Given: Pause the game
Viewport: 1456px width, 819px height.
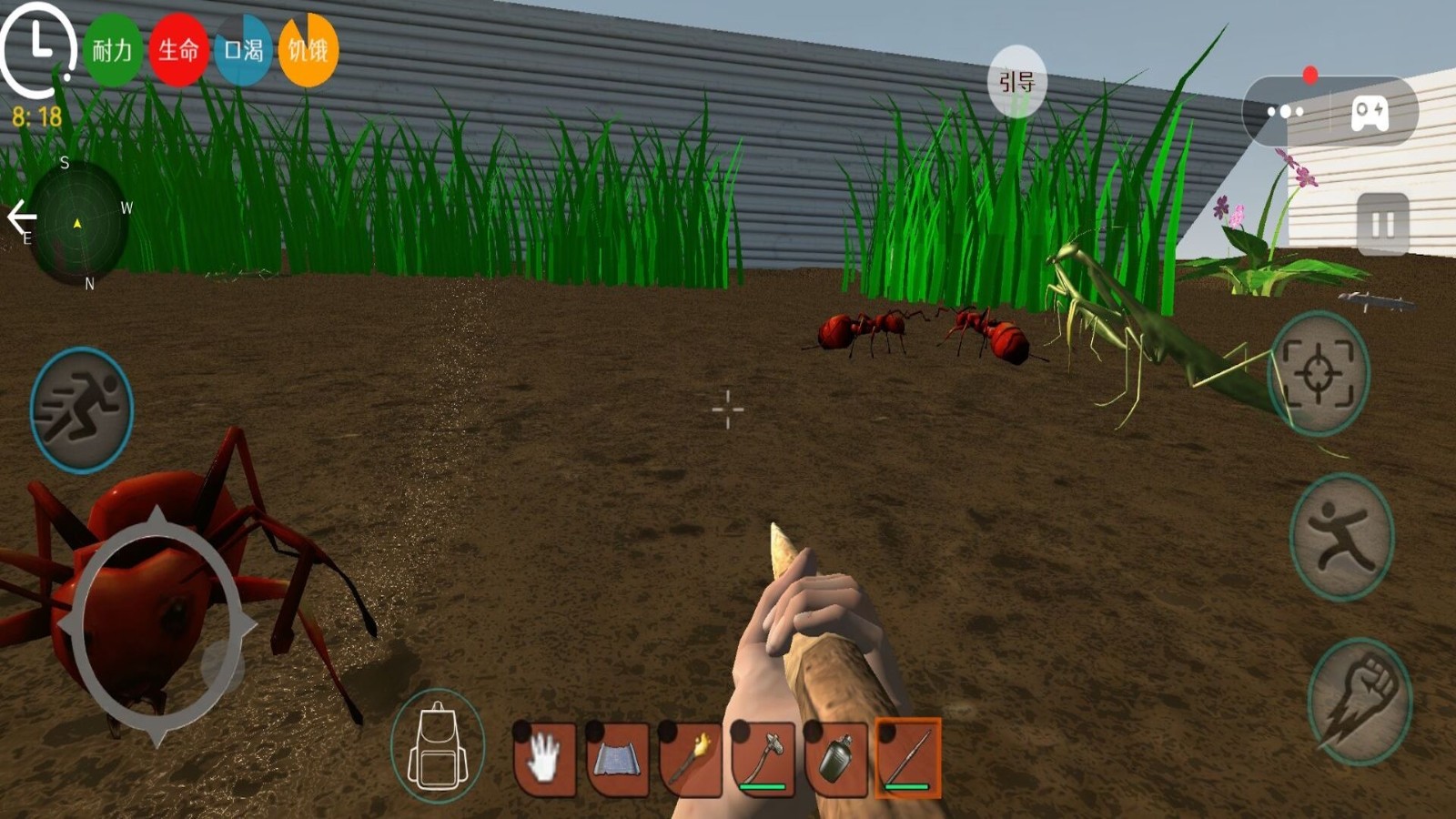Looking at the screenshot, I should [1382, 224].
